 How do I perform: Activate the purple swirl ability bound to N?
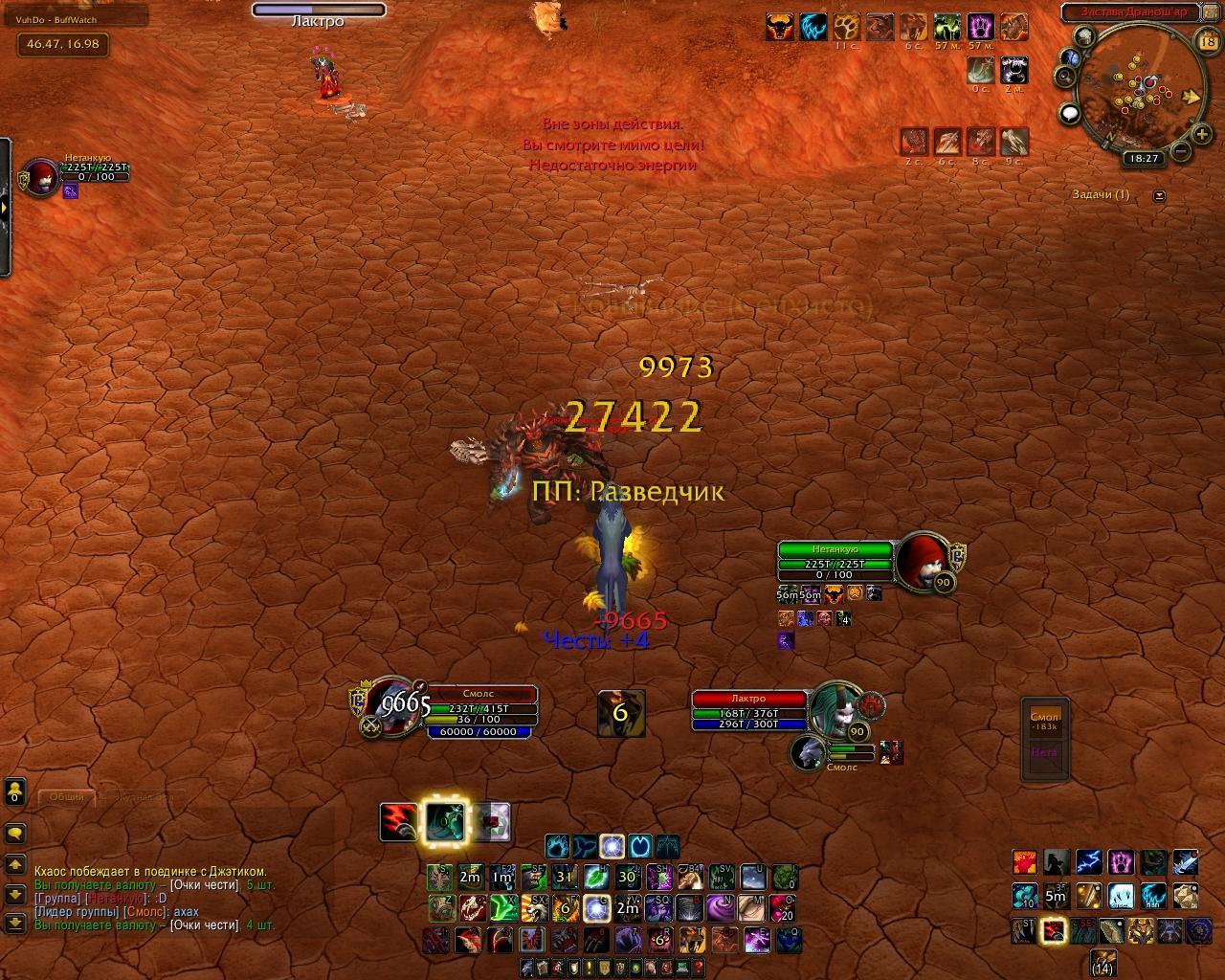pos(719,907)
